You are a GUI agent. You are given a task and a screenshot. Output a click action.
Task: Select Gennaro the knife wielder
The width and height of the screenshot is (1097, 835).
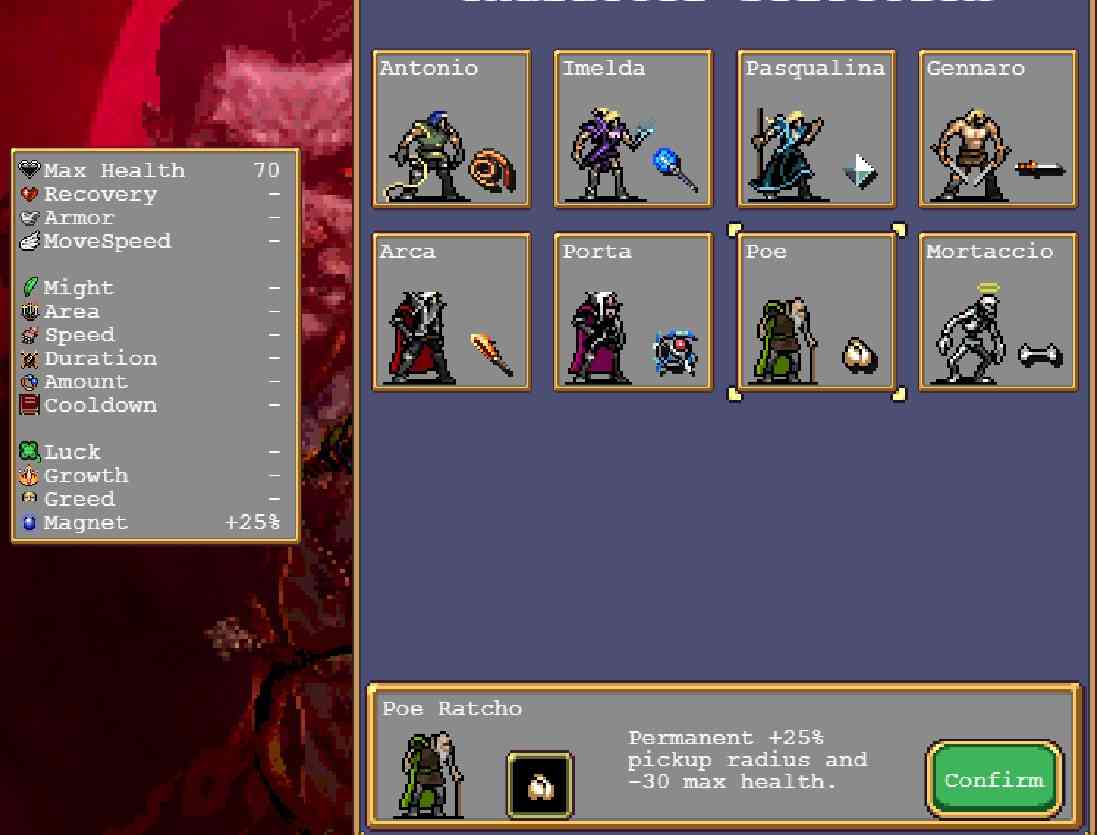point(998,129)
